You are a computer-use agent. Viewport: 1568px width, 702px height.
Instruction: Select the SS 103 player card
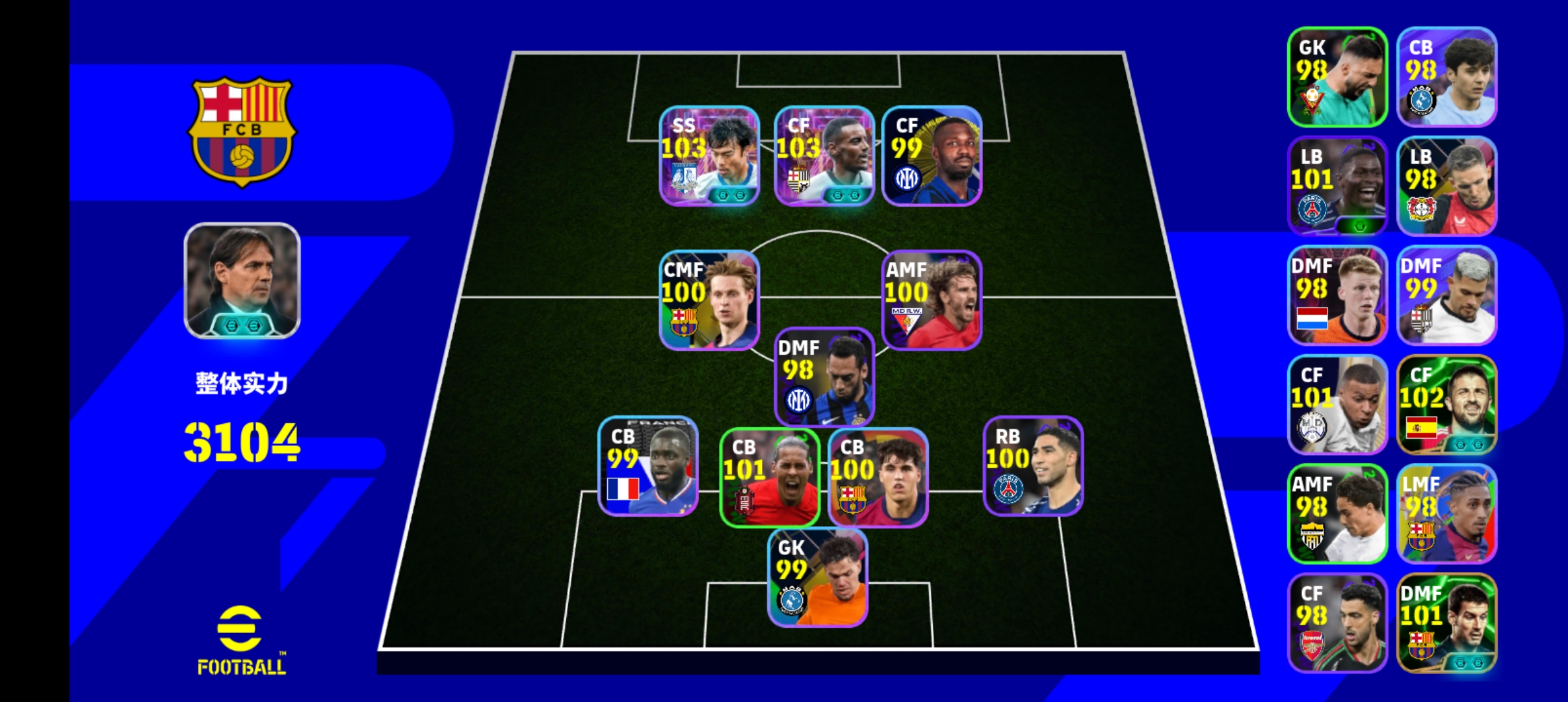(709, 156)
